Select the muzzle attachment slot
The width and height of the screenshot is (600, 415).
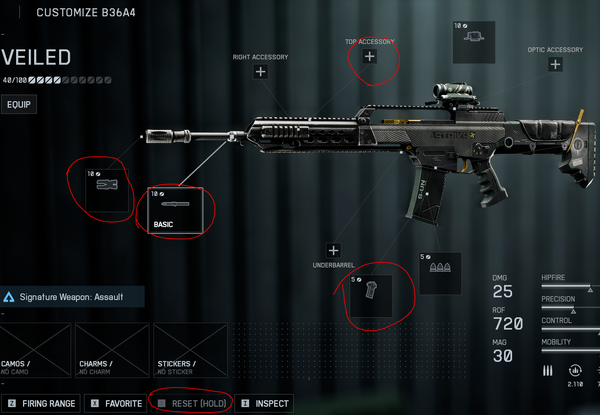tap(103, 187)
